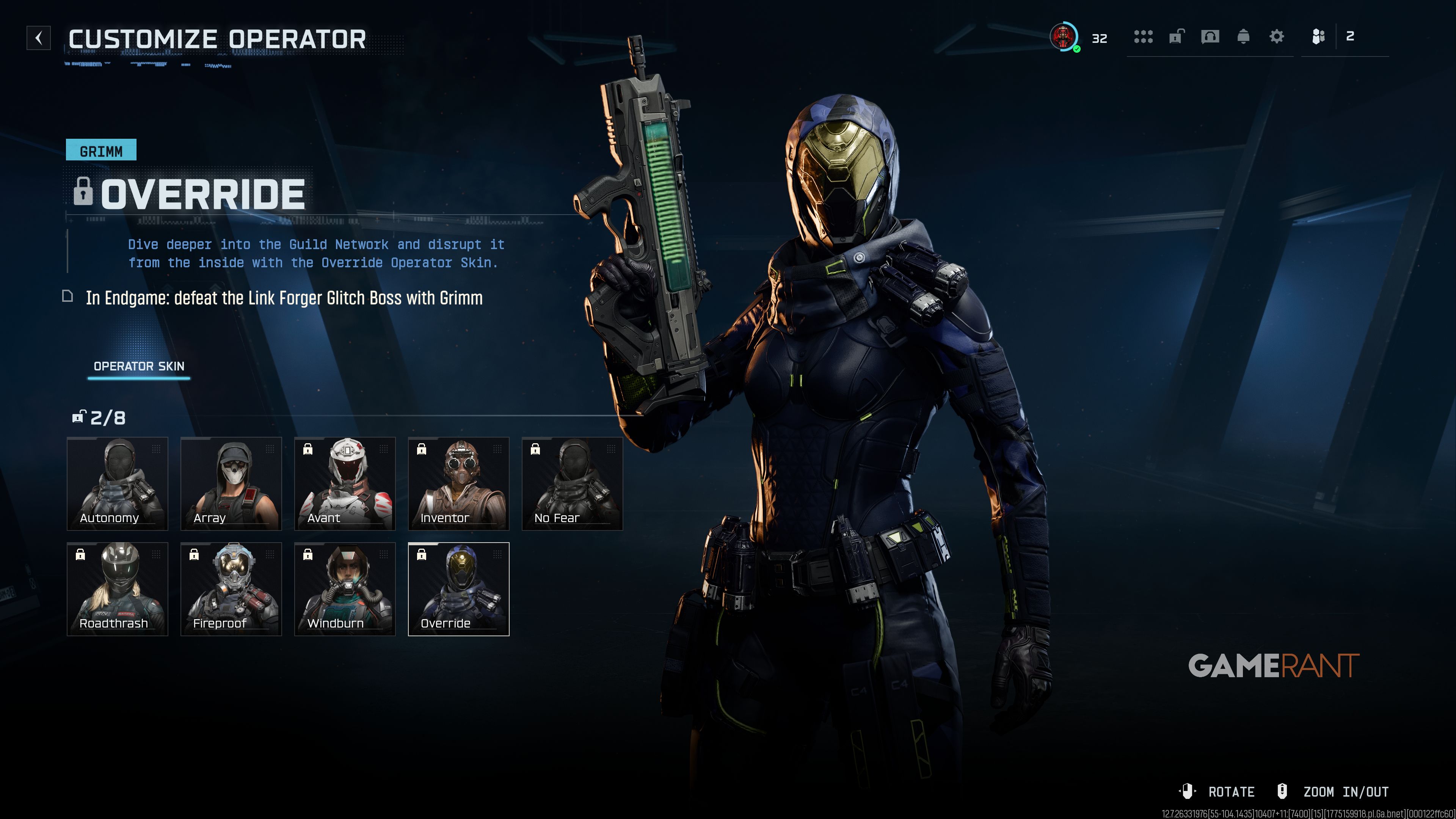This screenshot has height=819, width=1456.
Task: Select the Autonomy operator skin
Action: click(x=118, y=483)
